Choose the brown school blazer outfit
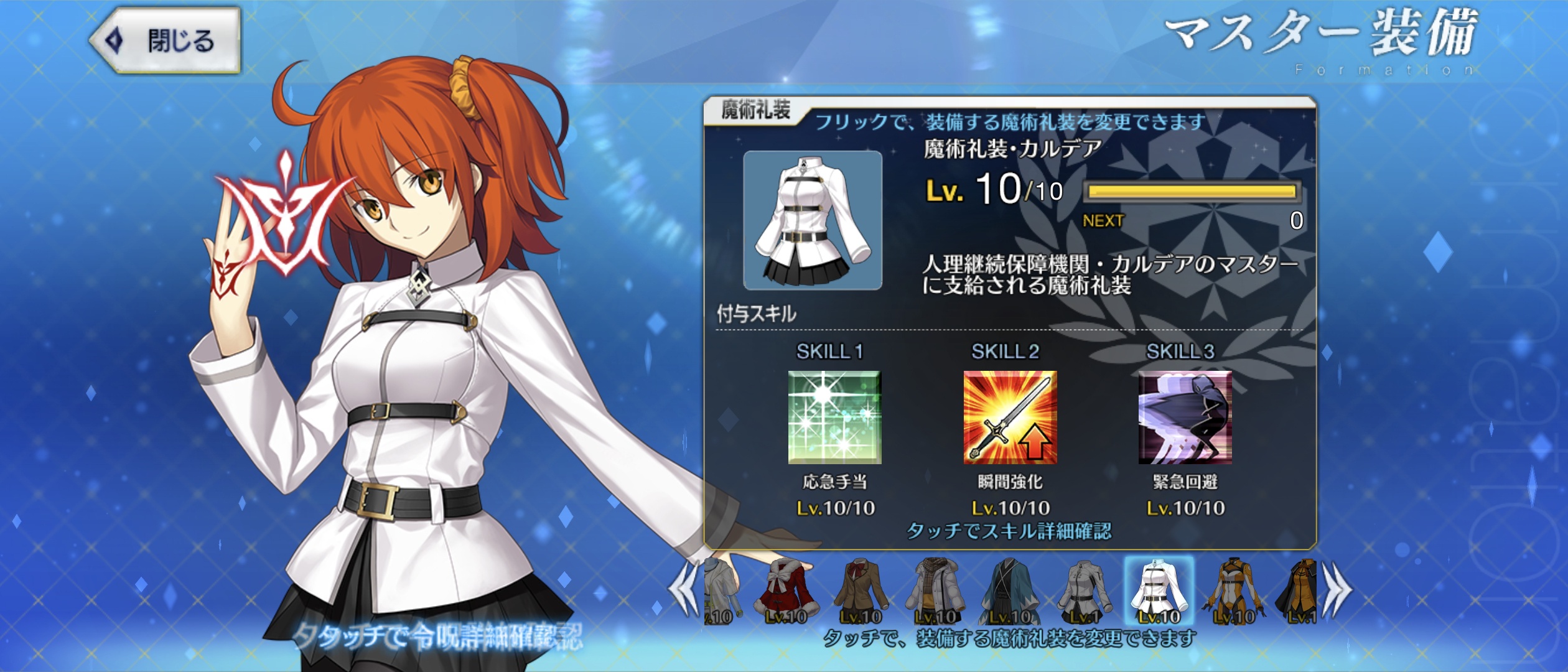 click(x=861, y=591)
